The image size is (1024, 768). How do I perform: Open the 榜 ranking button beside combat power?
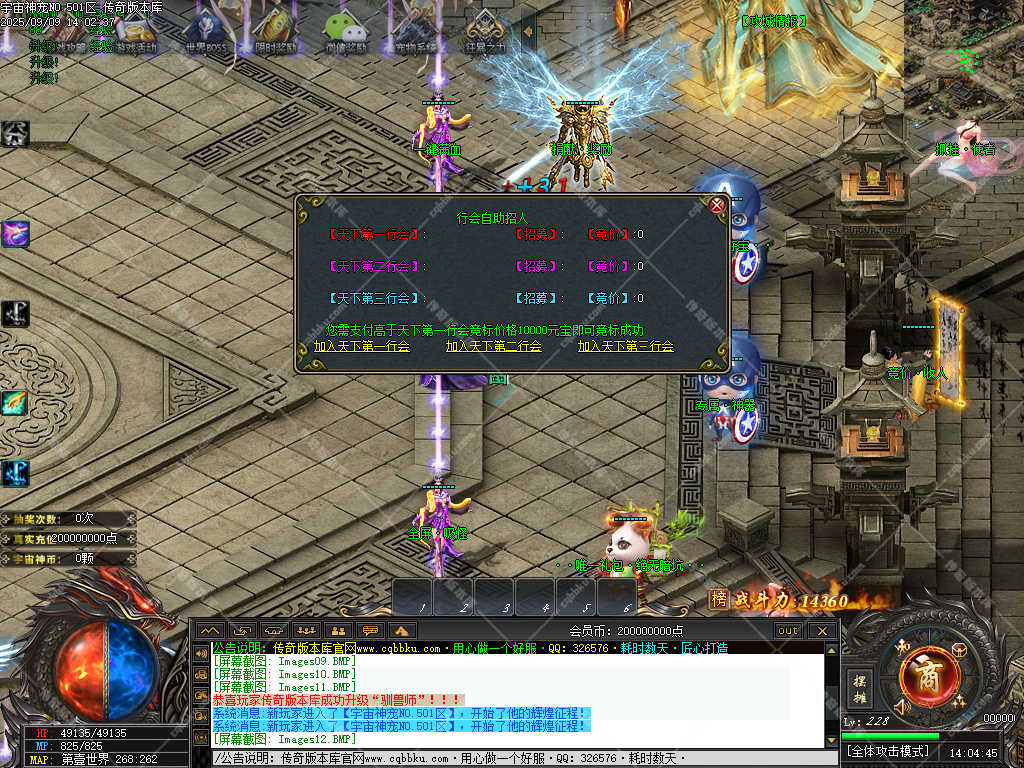718,599
